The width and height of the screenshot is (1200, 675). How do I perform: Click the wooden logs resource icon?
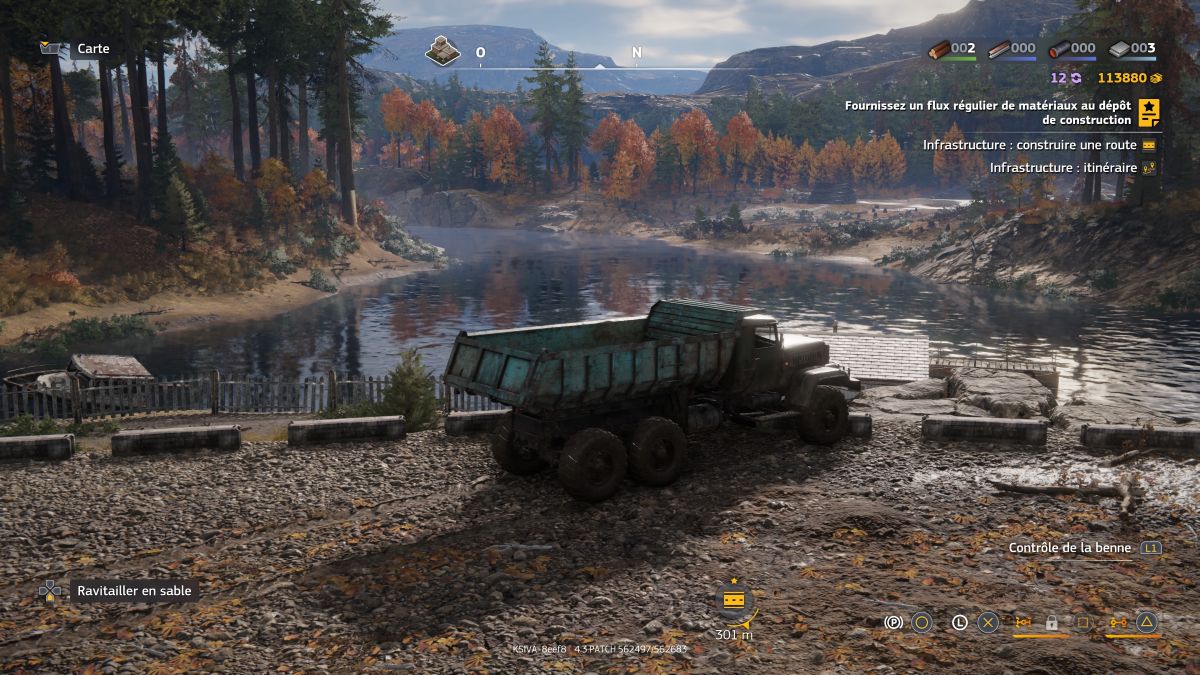[939, 49]
